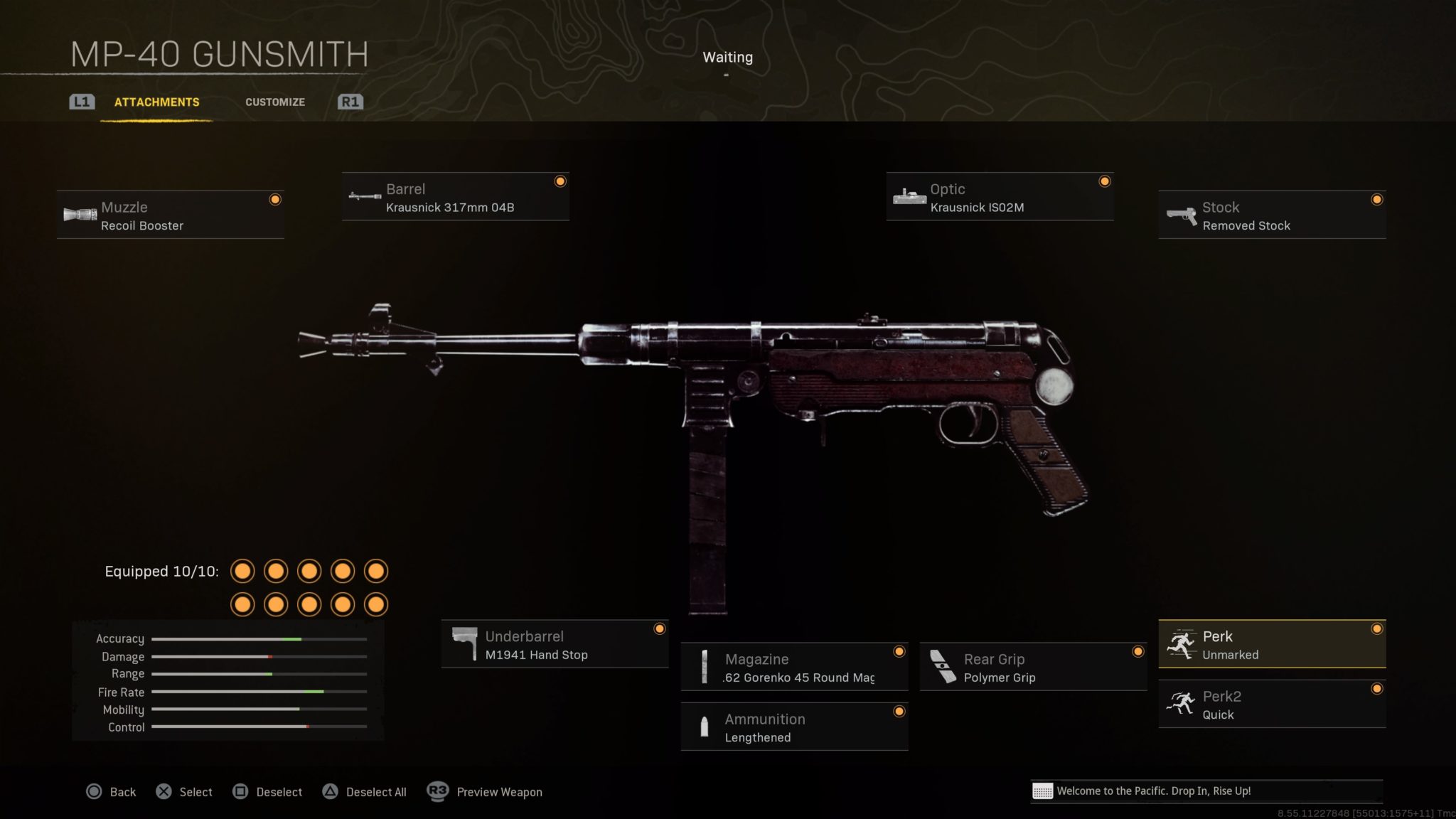Screen dimensions: 1456x819
Task: Open the Rear Grip attachment options
Action: pyautogui.click(x=1031, y=667)
